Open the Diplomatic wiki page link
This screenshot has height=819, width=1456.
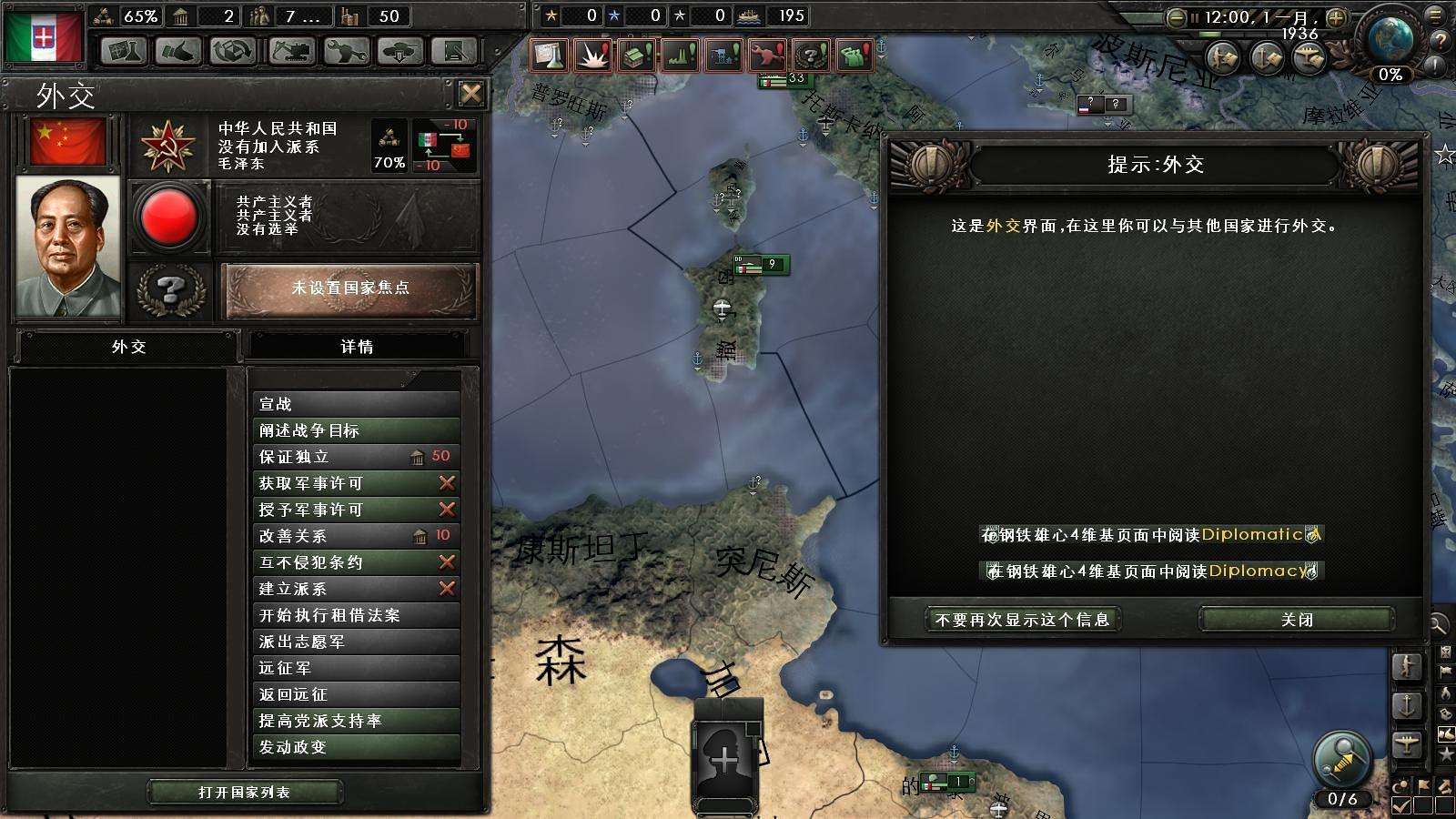click(x=1151, y=535)
